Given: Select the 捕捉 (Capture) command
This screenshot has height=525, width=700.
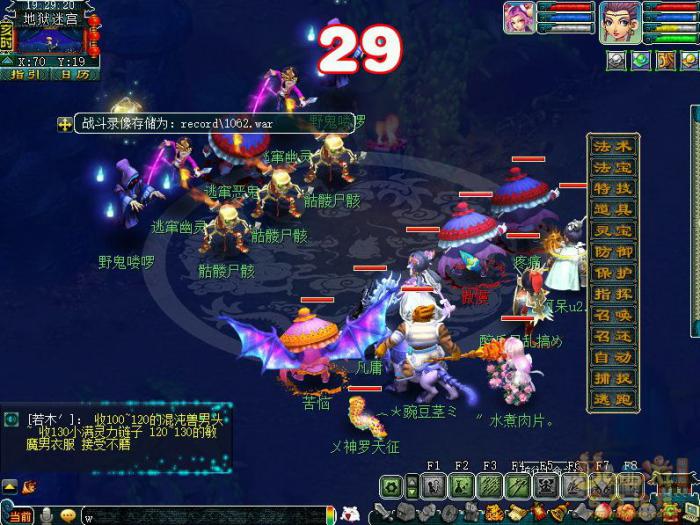Looking at the screenshot, I should click(x=613, y=378).
